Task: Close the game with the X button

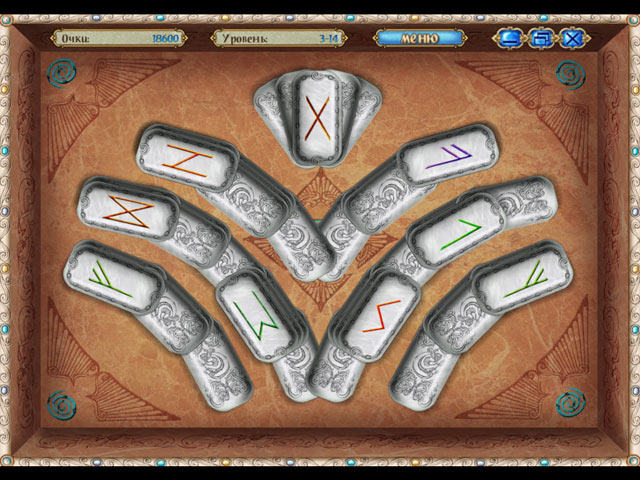Action: pyautogui.click(x=573, y=39)
